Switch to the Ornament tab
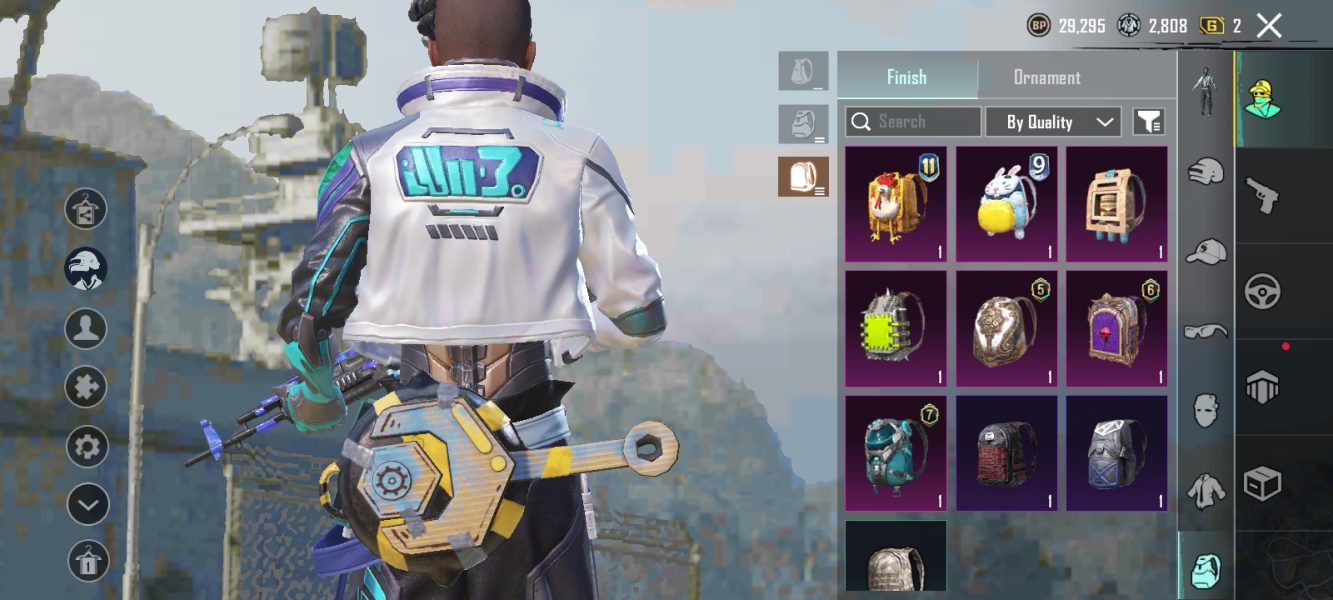Screen dimensions: 1333x600 point(1046,77)
